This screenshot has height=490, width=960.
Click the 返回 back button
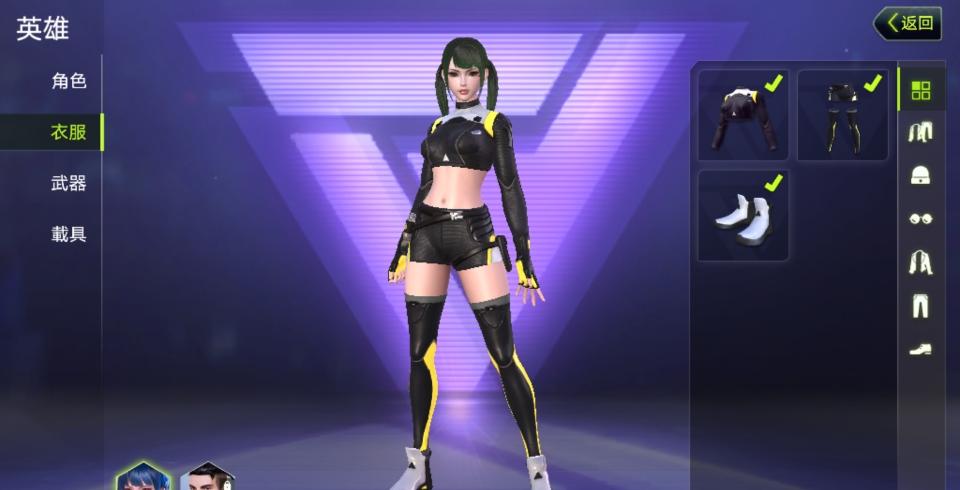pos(907,23)
